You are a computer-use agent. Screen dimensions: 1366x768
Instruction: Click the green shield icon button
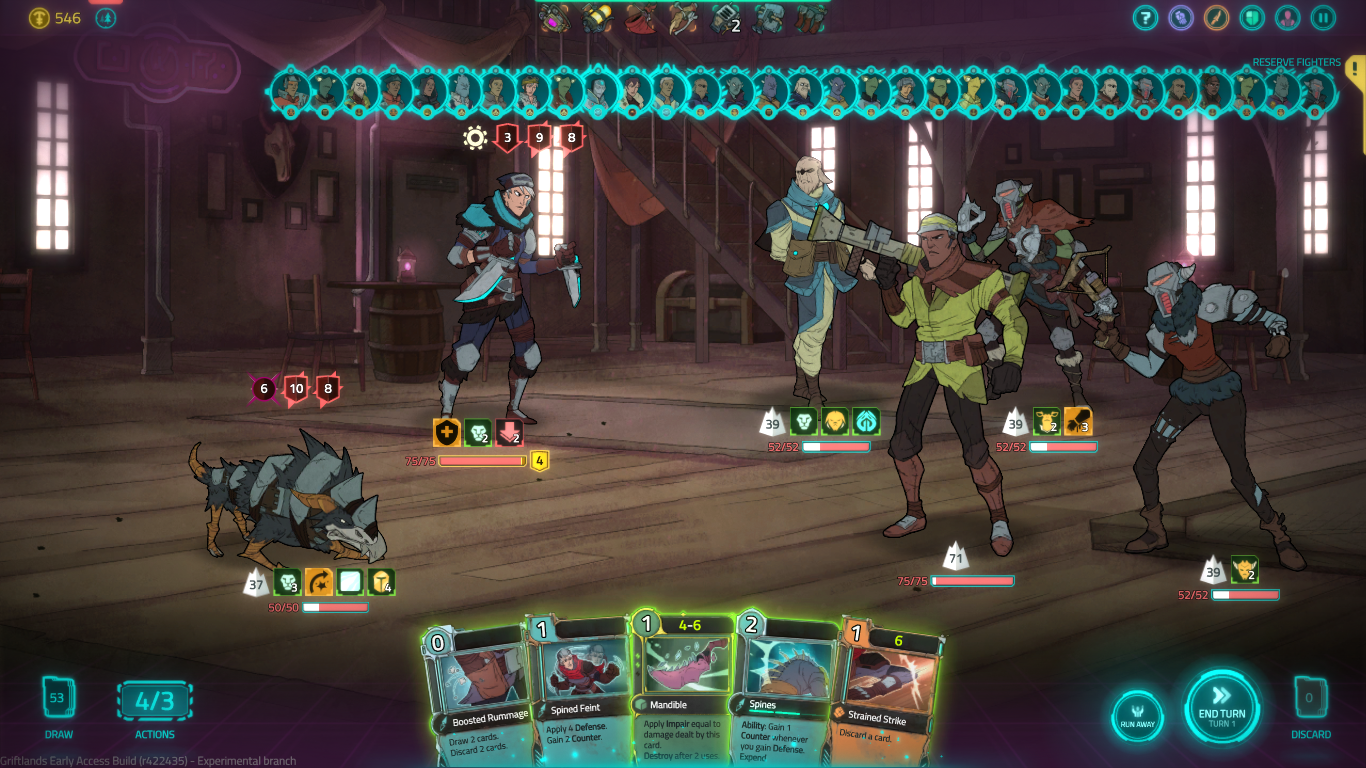click(1252, 17)
